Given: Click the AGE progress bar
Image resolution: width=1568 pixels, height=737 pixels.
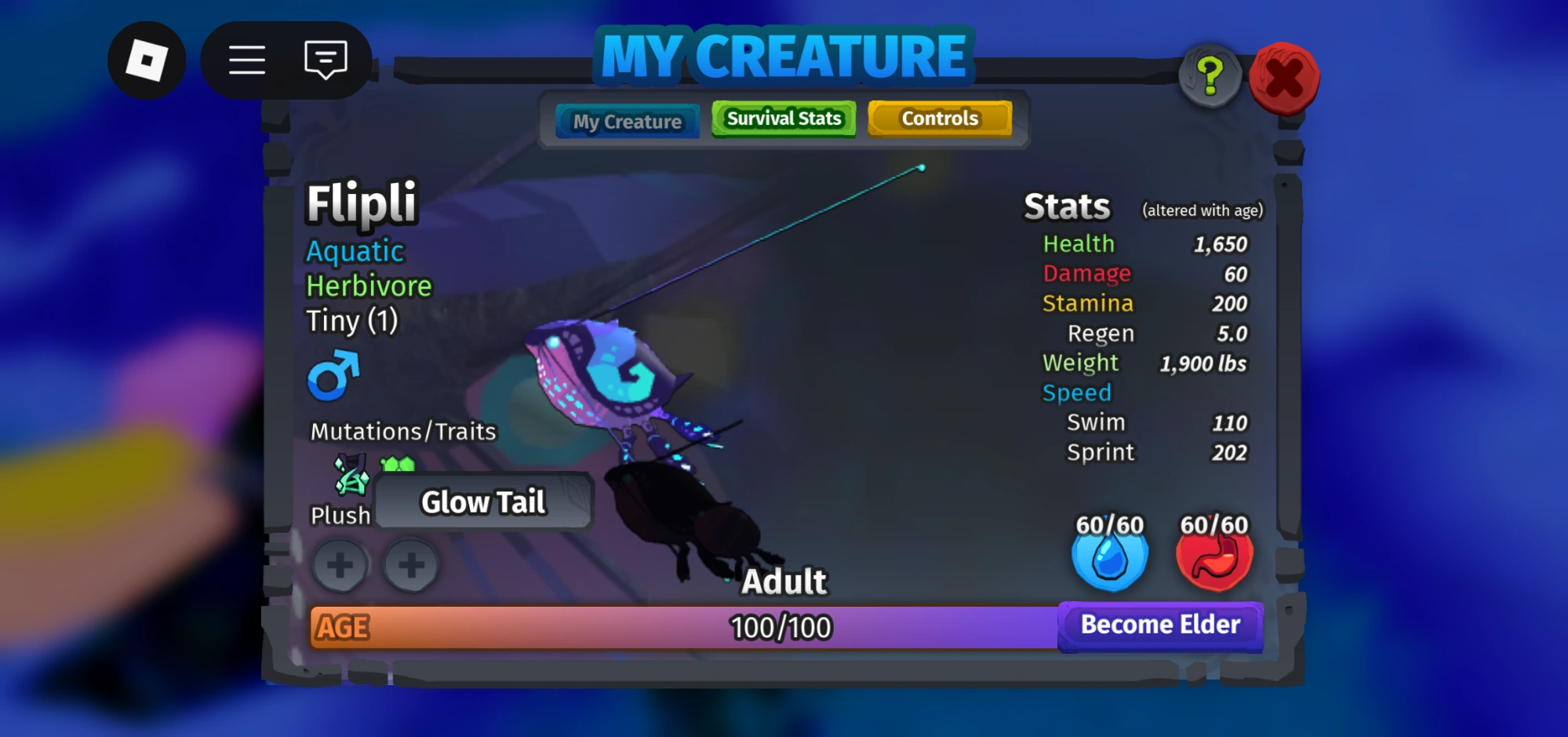Looking at the screenshot, I should (682, 627).
